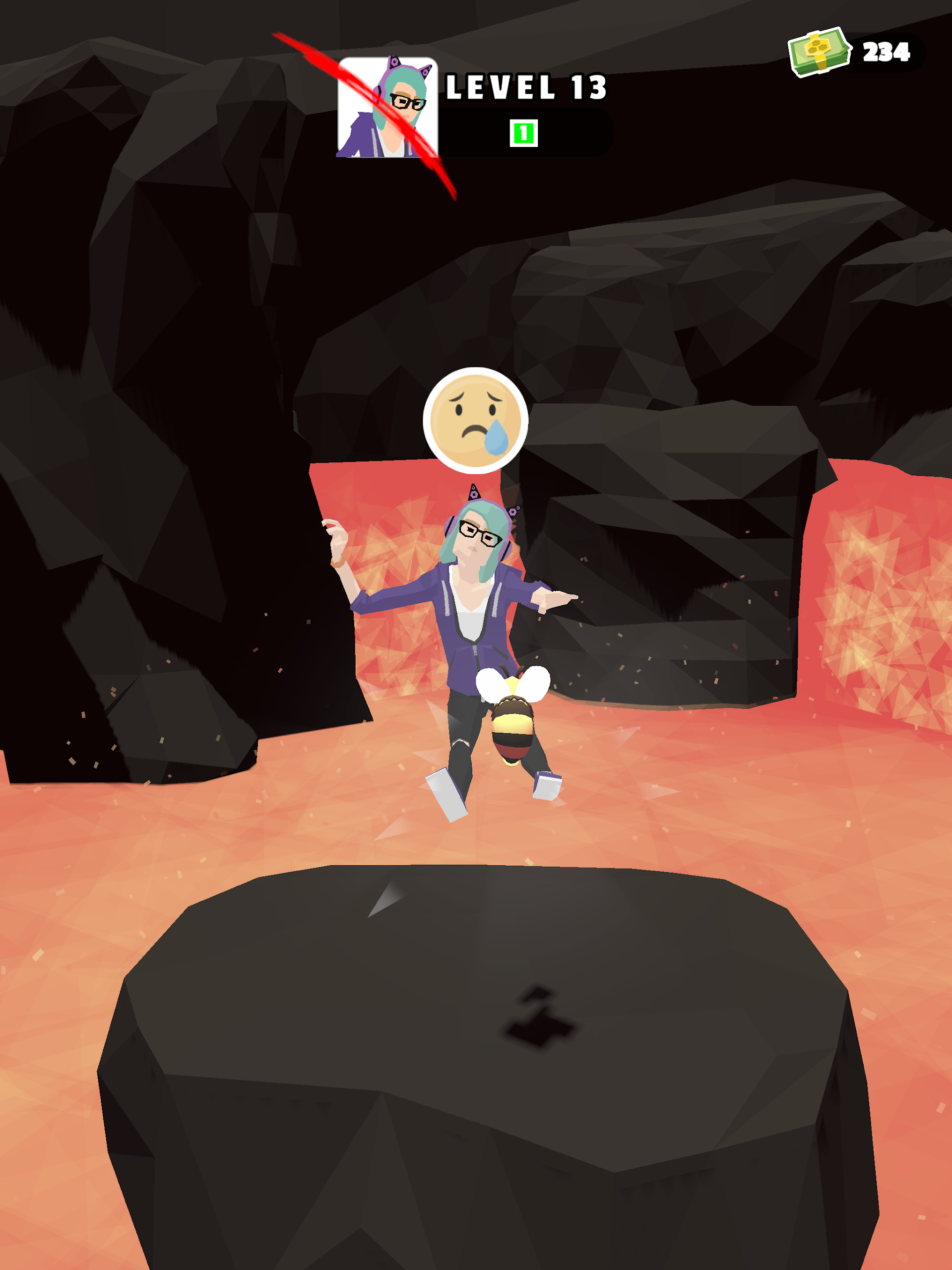The image size is (952, 1270).
Task: Tap the crossed-out girl target portrait
Action: point(387,107)
